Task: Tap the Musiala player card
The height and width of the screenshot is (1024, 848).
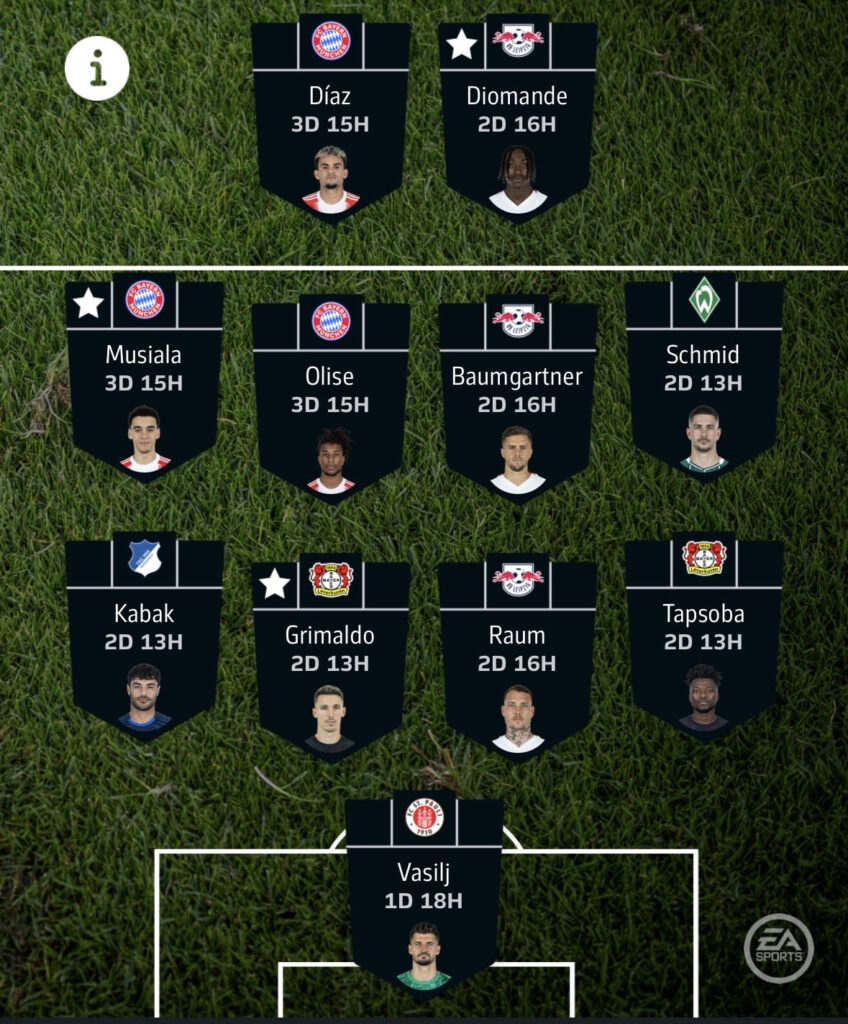Action: [144, 380]
